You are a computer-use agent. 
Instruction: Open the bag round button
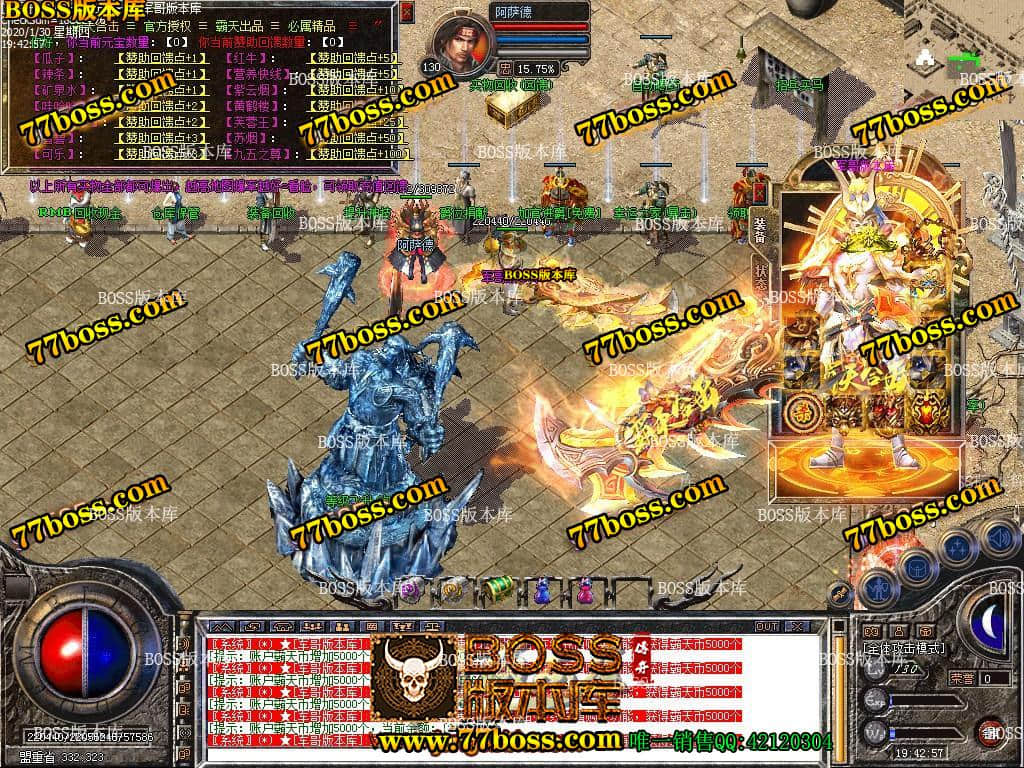(x=917, y=566)
